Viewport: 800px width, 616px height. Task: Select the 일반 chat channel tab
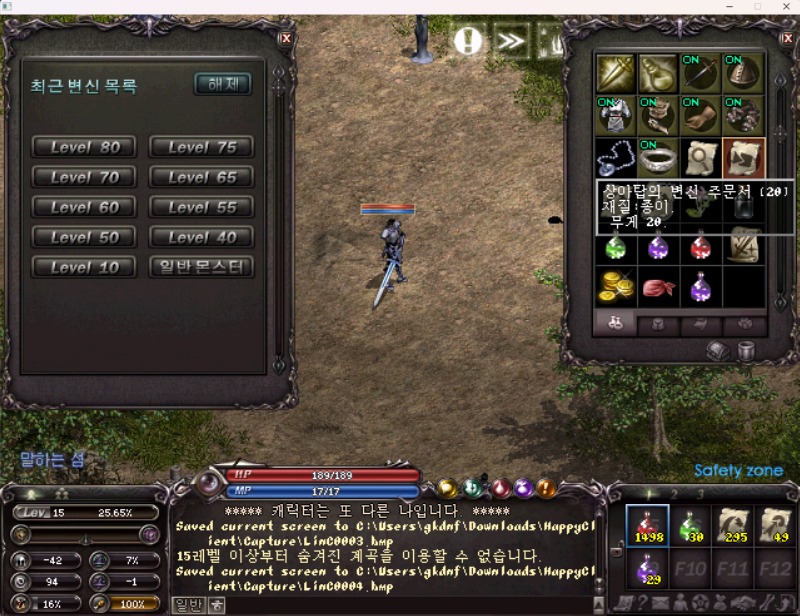click(187, 604)
